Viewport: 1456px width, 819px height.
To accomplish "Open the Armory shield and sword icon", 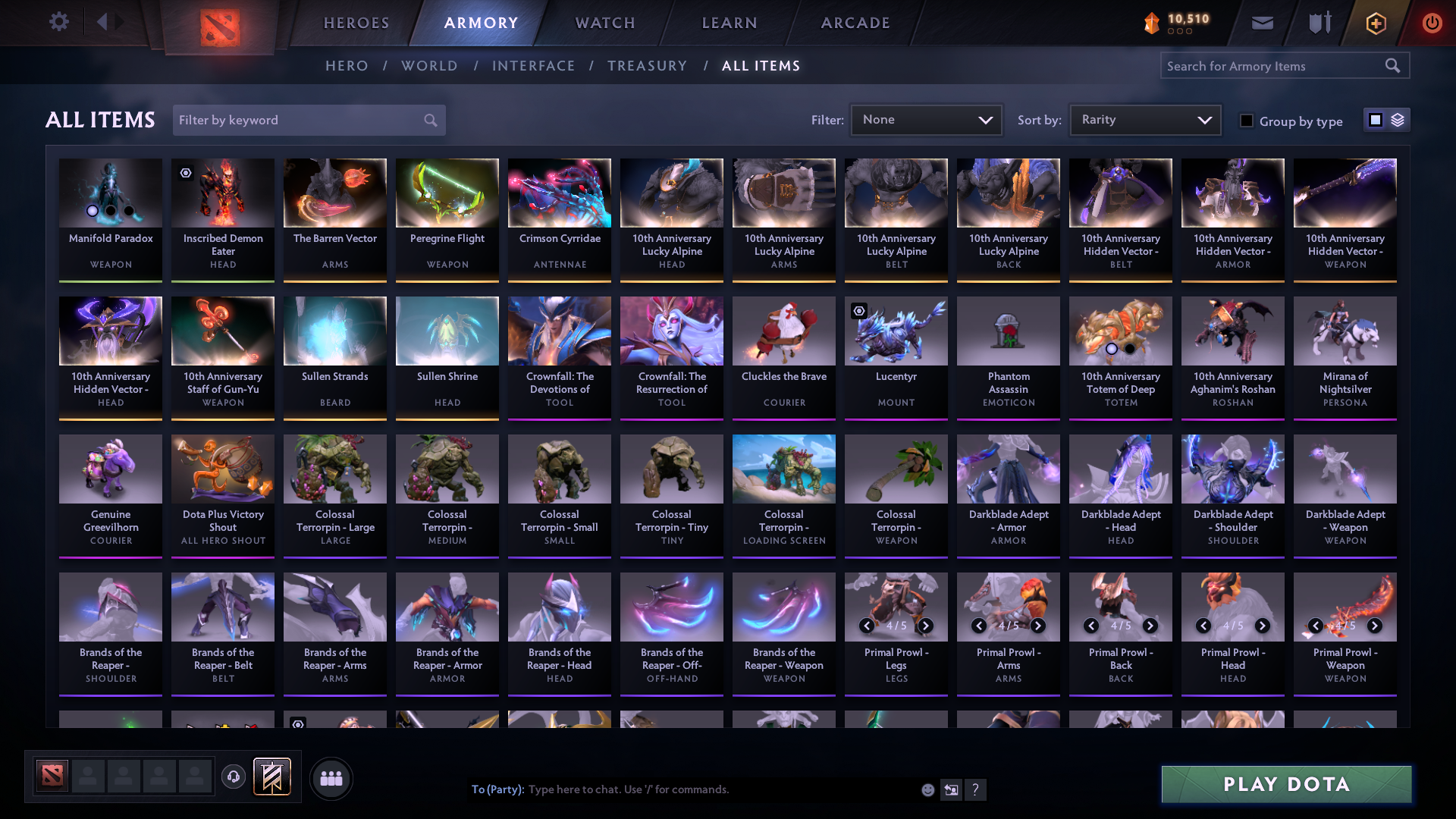I will click(x=1319, y=23).
